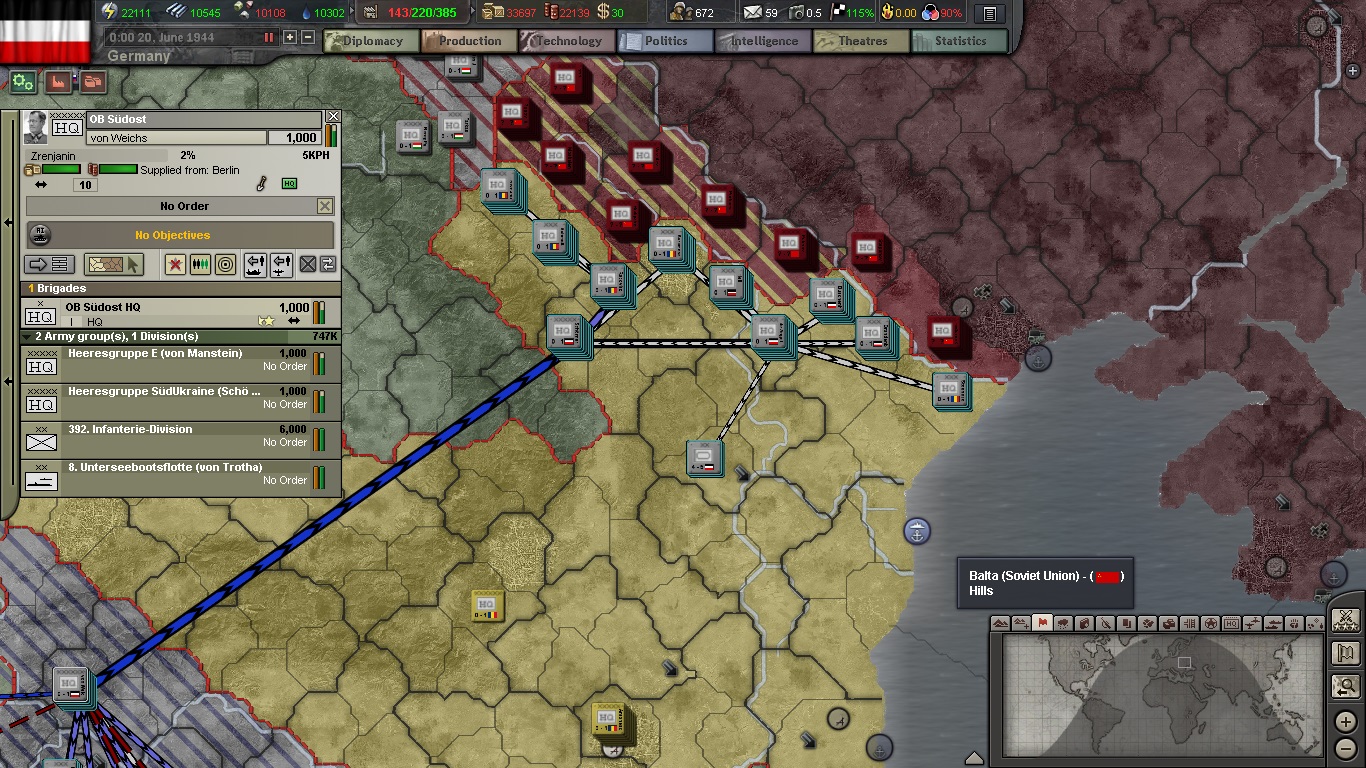Screen dimensions: 1366x768
Task: Set an objective using the target icon
Action: click(x=223, y=264)
